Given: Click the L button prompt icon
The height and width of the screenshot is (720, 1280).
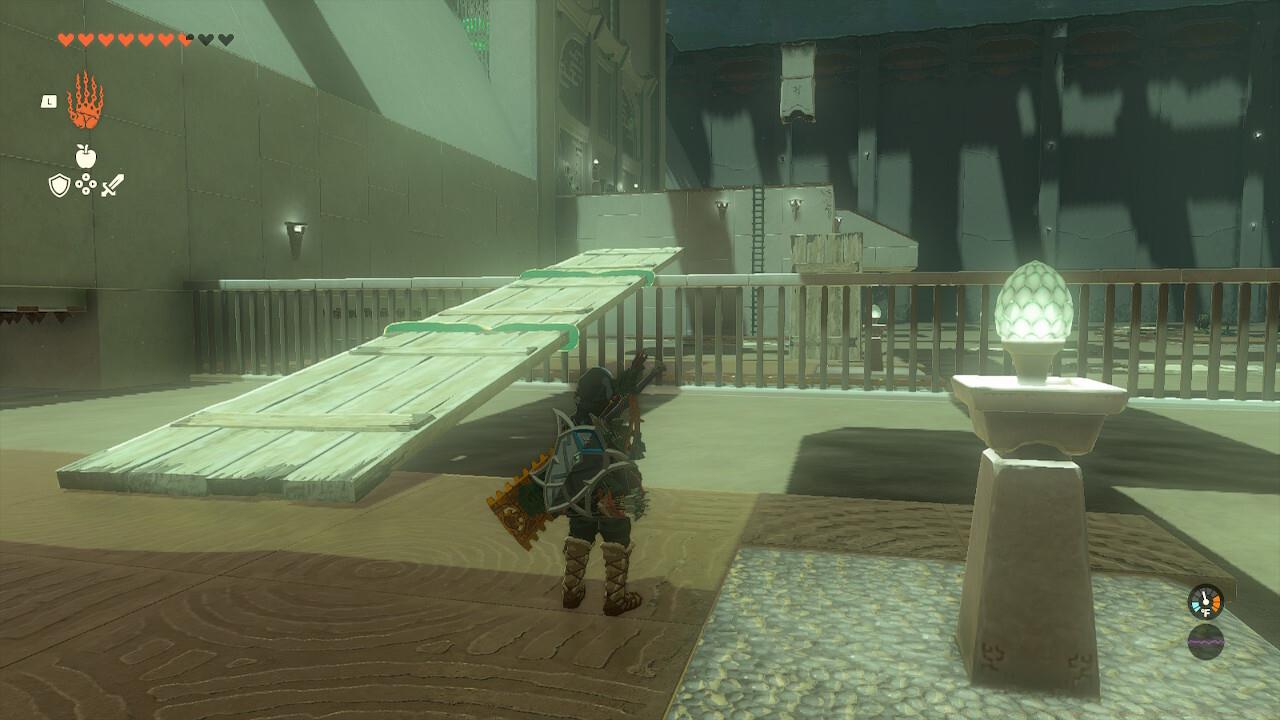Looking at the screenshot, I should click(x=49, y=100).
